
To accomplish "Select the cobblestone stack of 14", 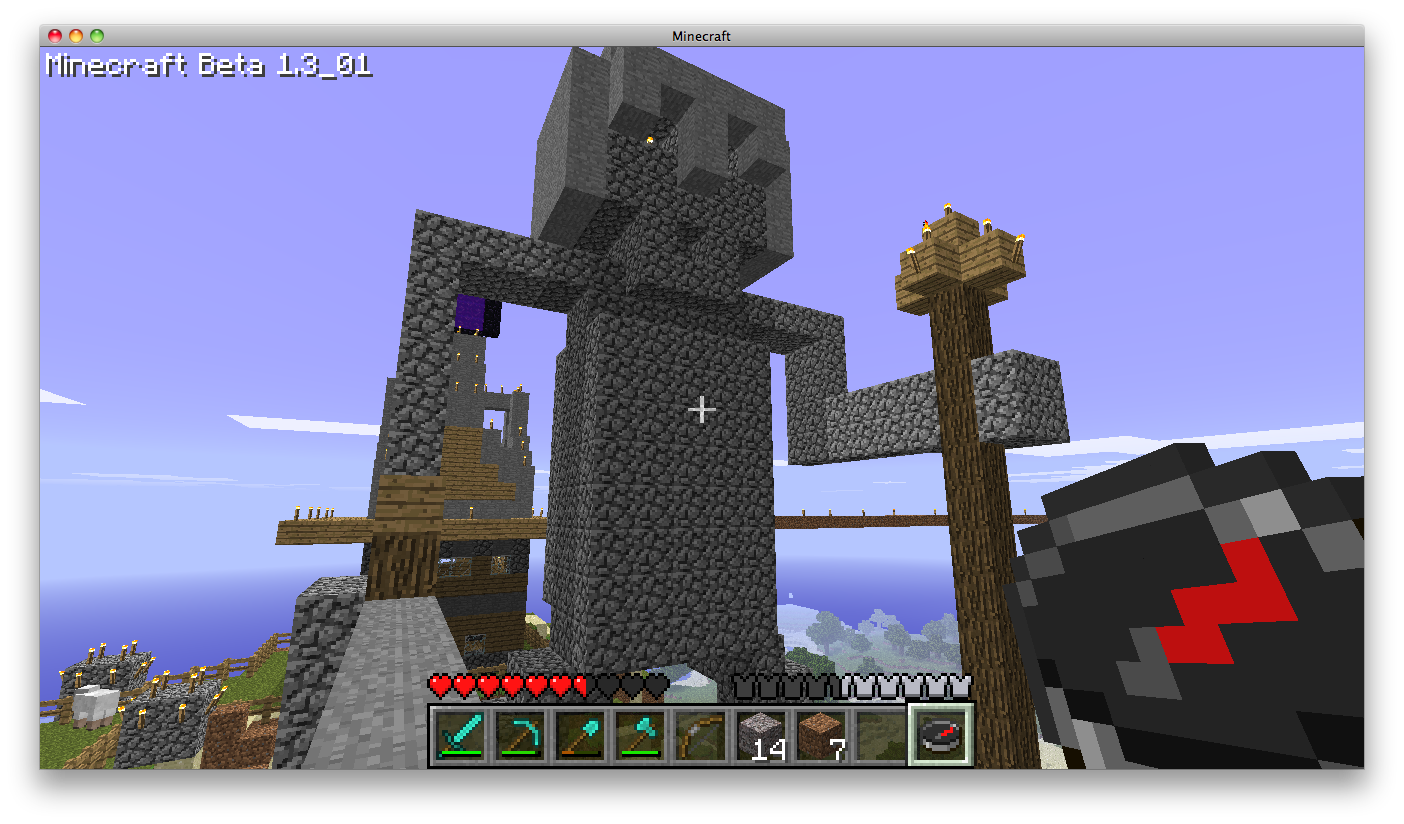I will (x=760, y=737).
